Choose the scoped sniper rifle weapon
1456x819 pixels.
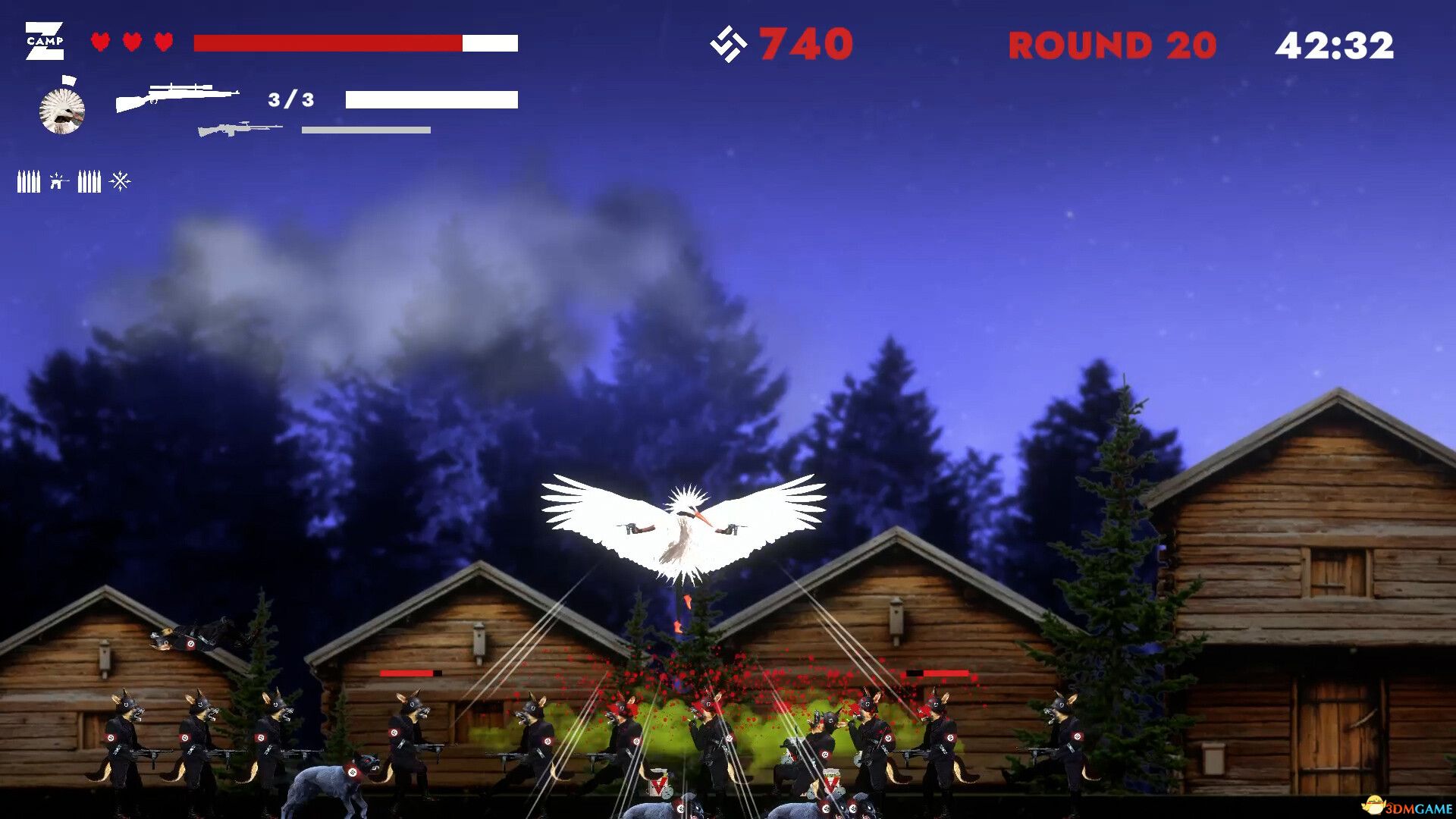click(x=177, y=96)
